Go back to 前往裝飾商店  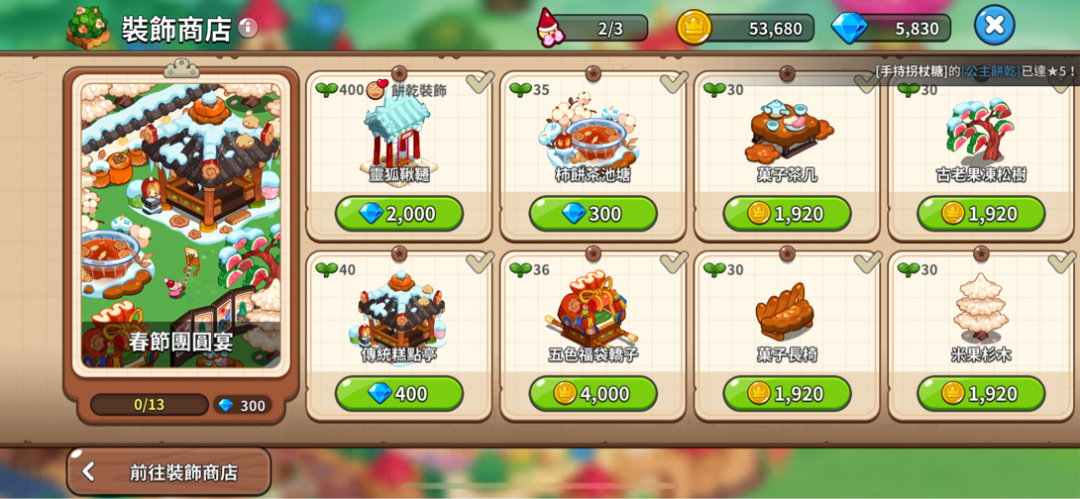(169, 472)
